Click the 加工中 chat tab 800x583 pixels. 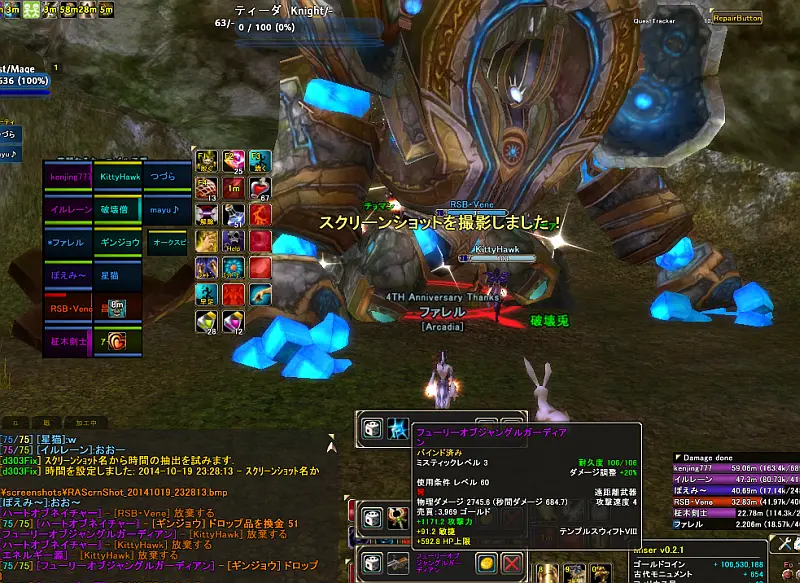[x=85, y=423]
